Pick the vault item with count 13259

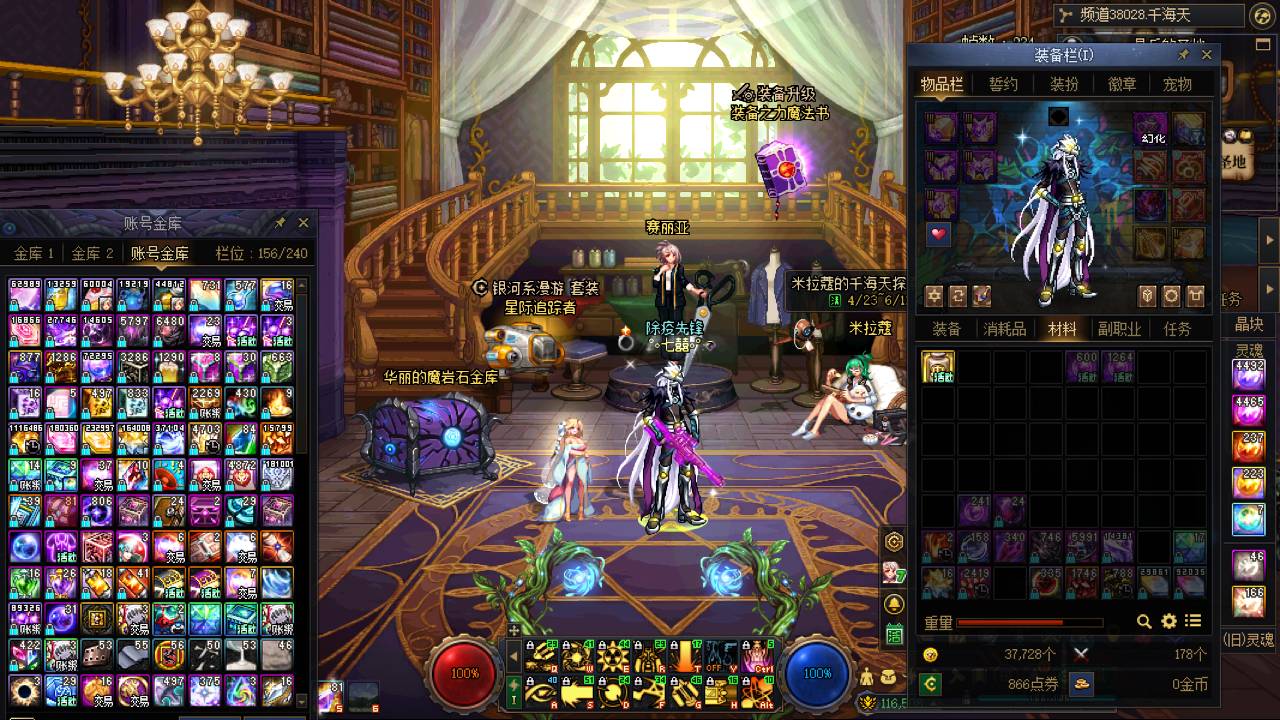(61, 295)
